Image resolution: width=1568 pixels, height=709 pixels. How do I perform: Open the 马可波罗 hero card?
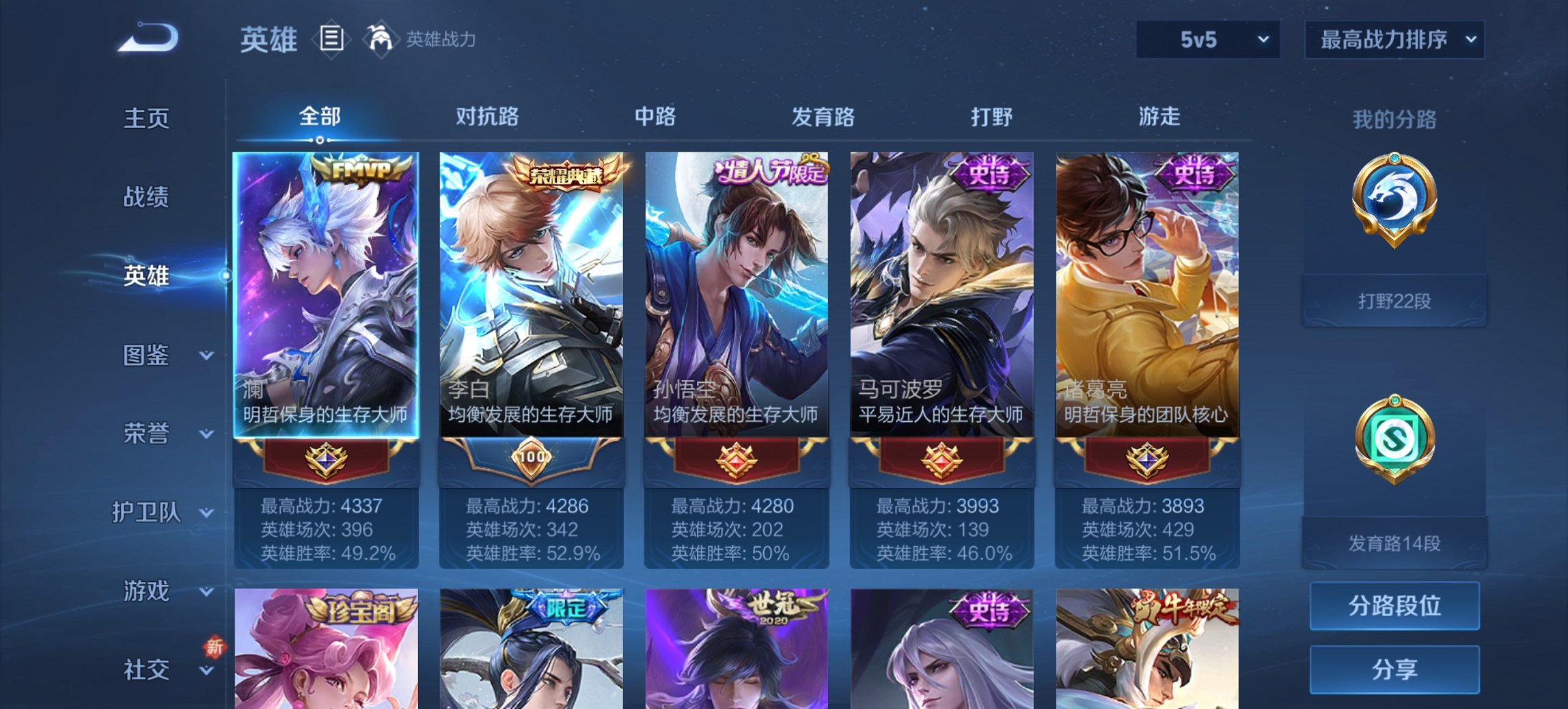pyautogui.click(x=941, y=294)
